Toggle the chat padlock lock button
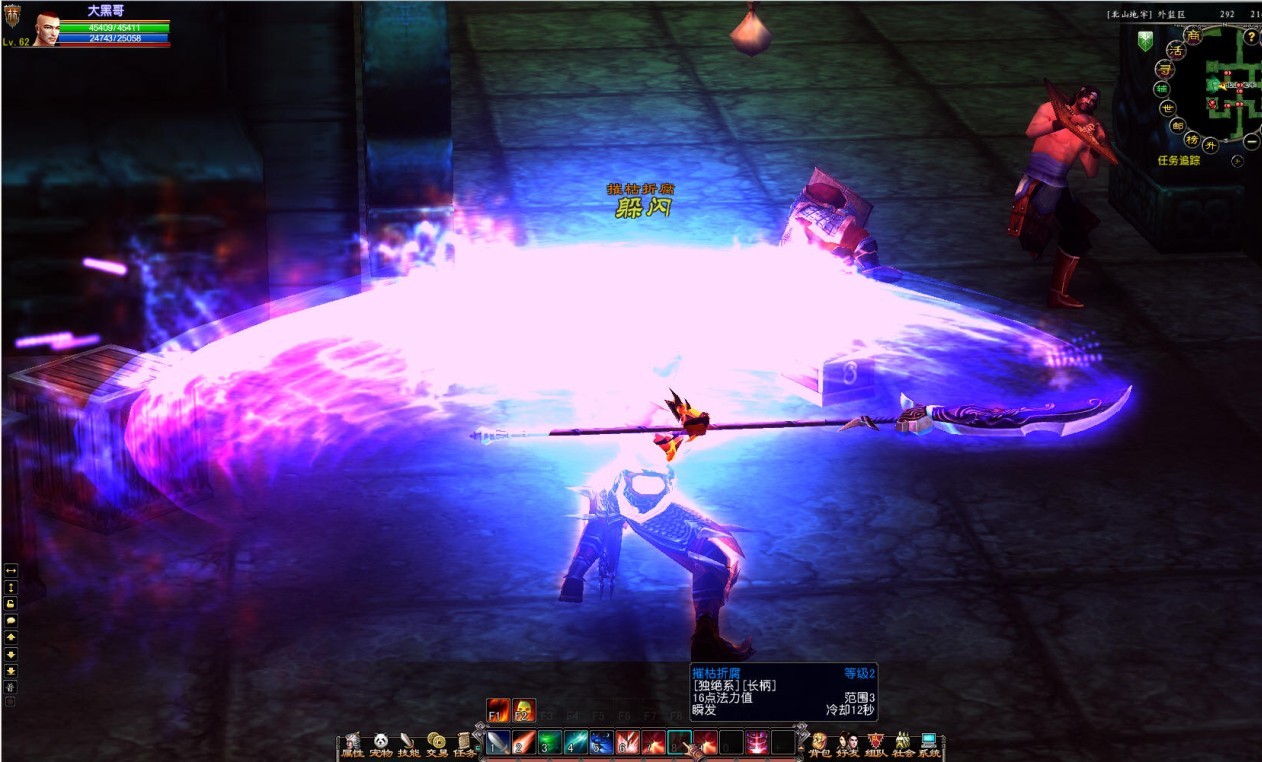 pyautogui.click(x=11, y=603)
